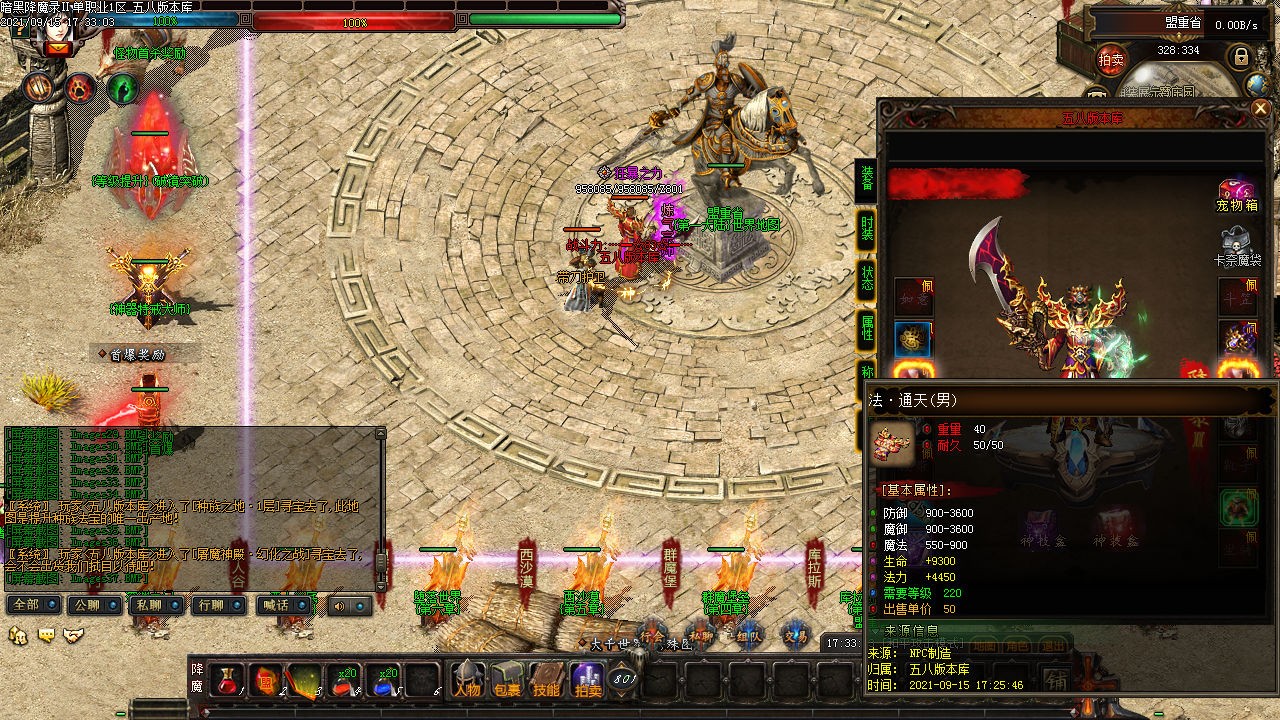The height and width of the screenshot is (720, 1280).
Task: Open the 技能 skills book
Action: pos(546,680)
